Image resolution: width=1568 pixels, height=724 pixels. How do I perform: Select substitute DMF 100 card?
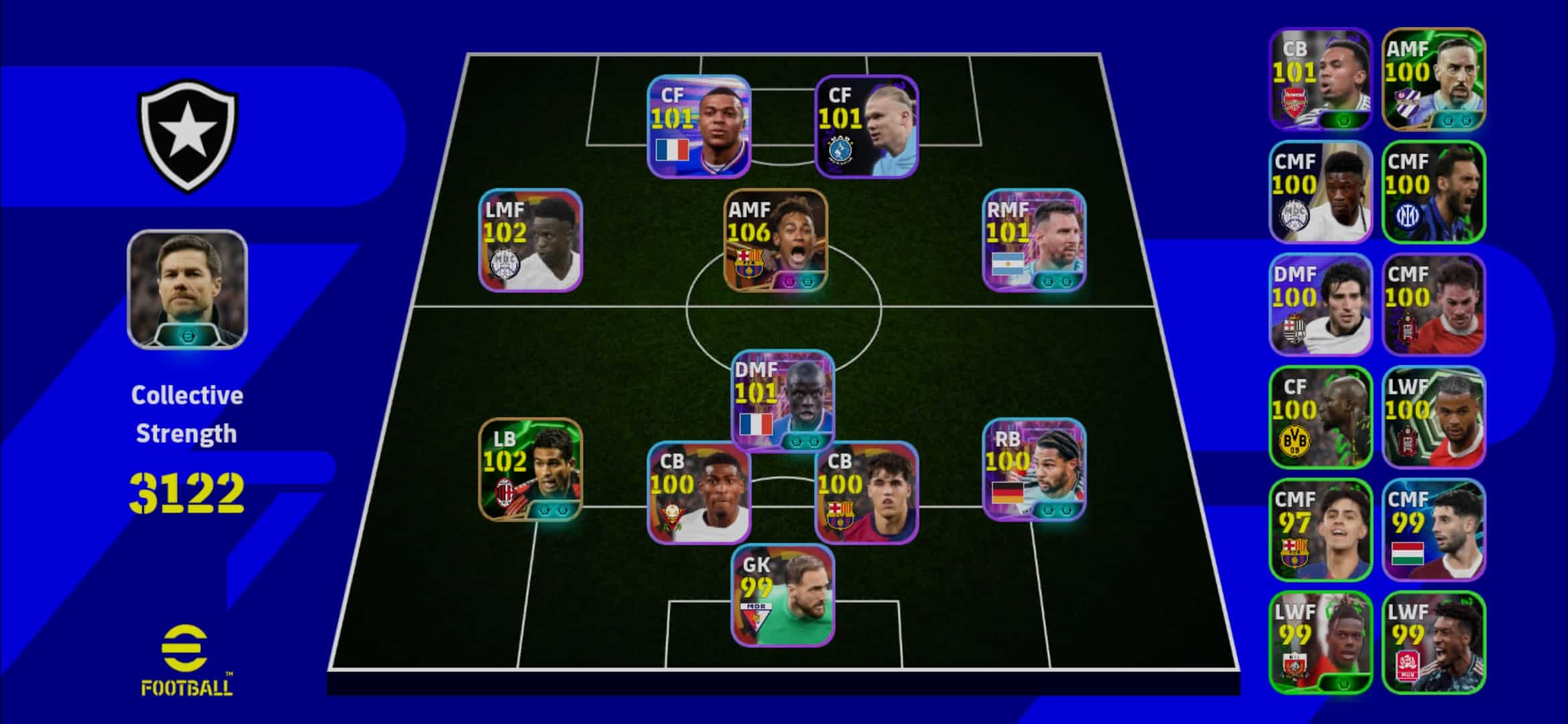1320,304
